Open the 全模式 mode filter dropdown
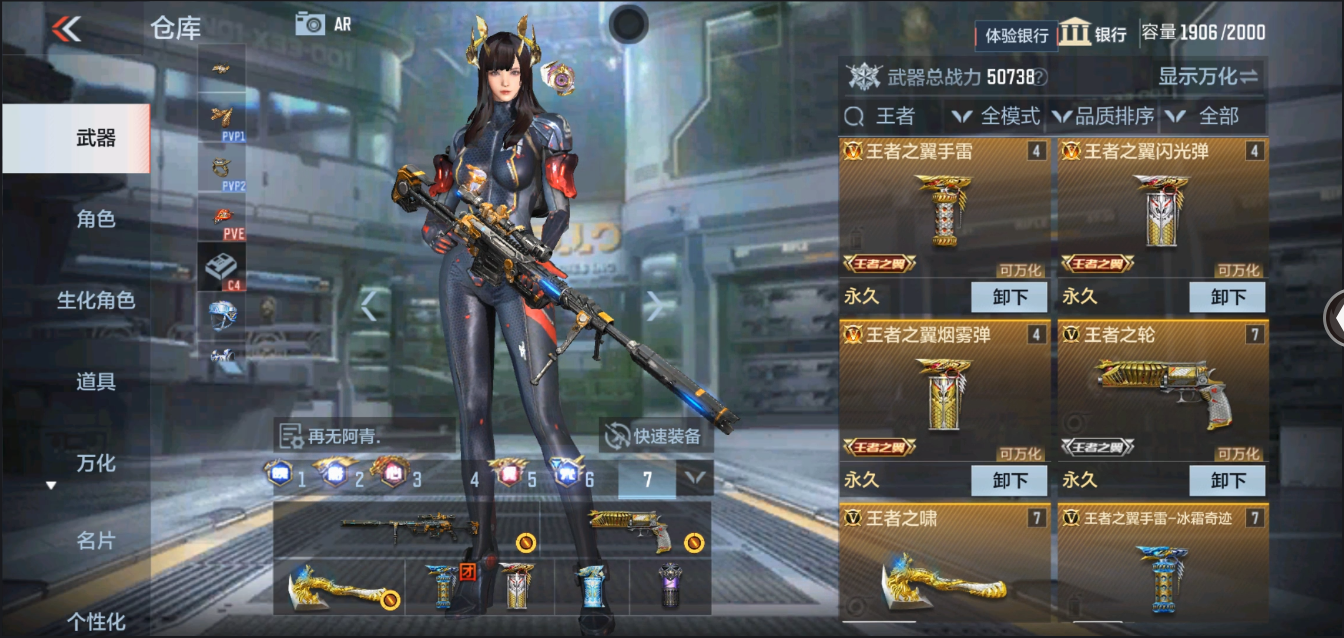Image resolution: width=1344 pixels, height=638 pixels. point(997,116)
